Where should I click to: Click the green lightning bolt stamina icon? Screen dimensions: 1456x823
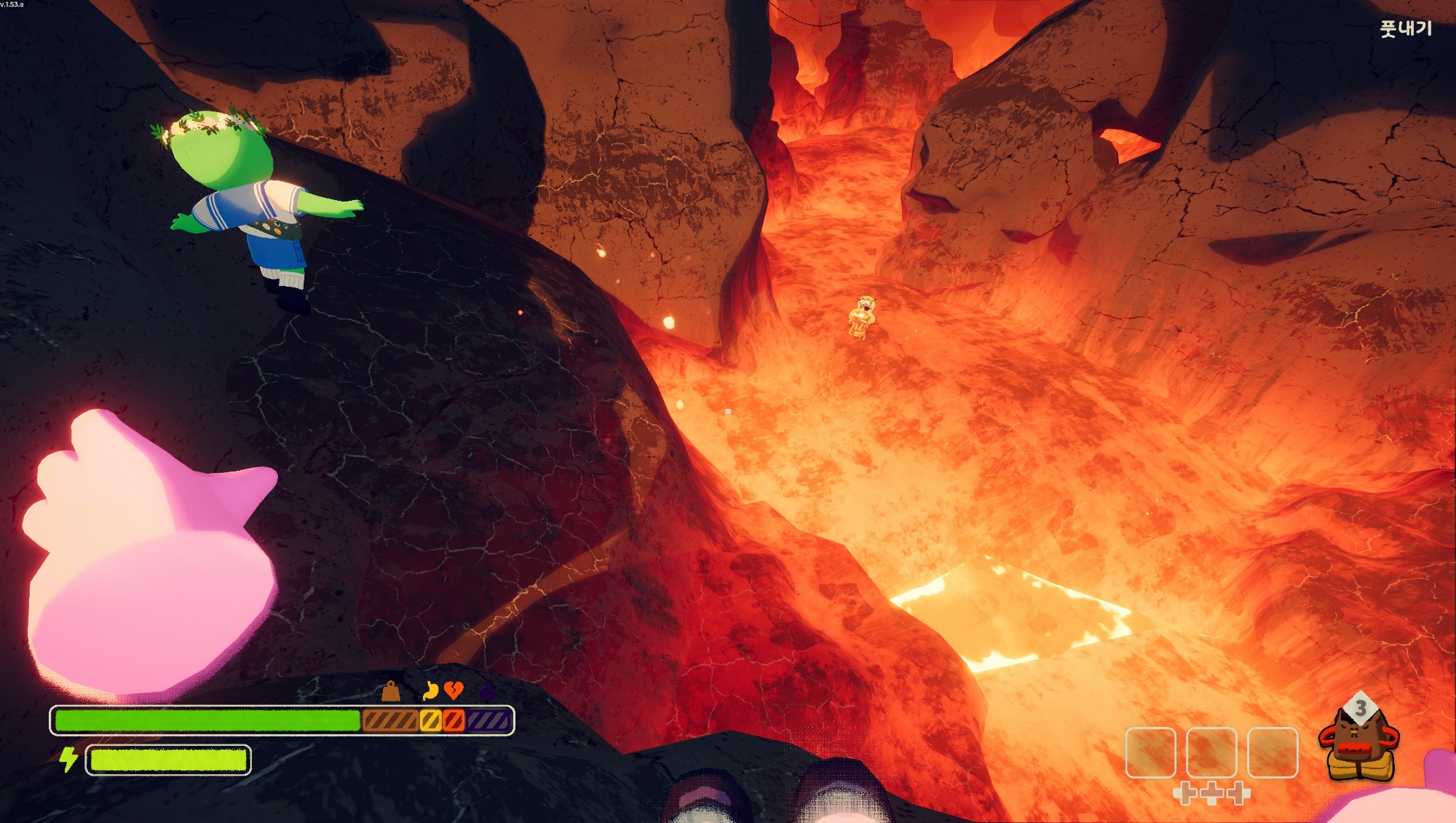click(x=68, y=759)
